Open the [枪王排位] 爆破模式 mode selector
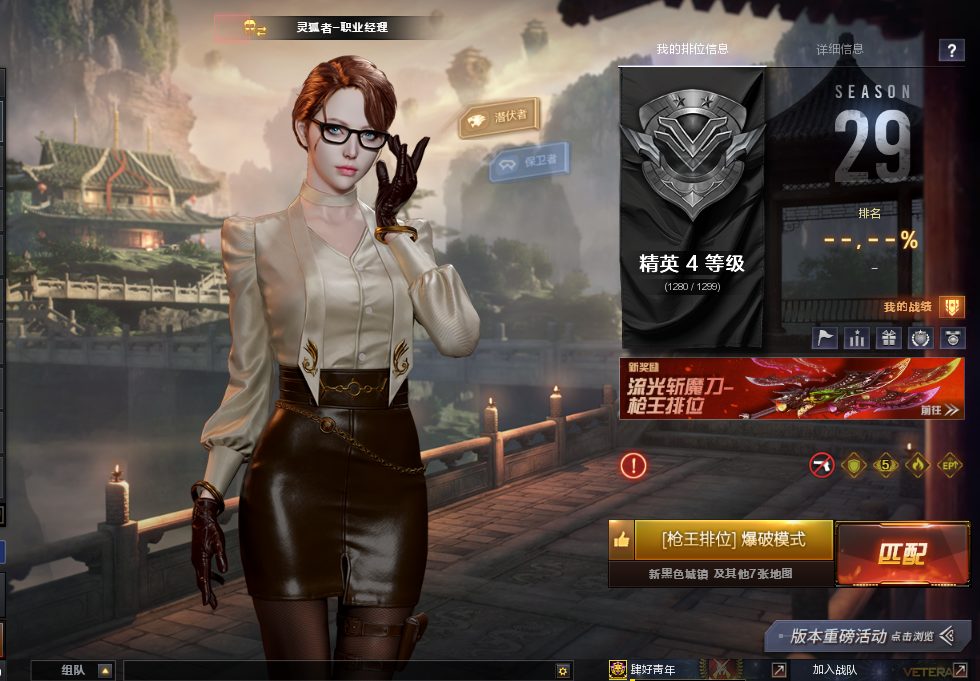 coord(733,539)
